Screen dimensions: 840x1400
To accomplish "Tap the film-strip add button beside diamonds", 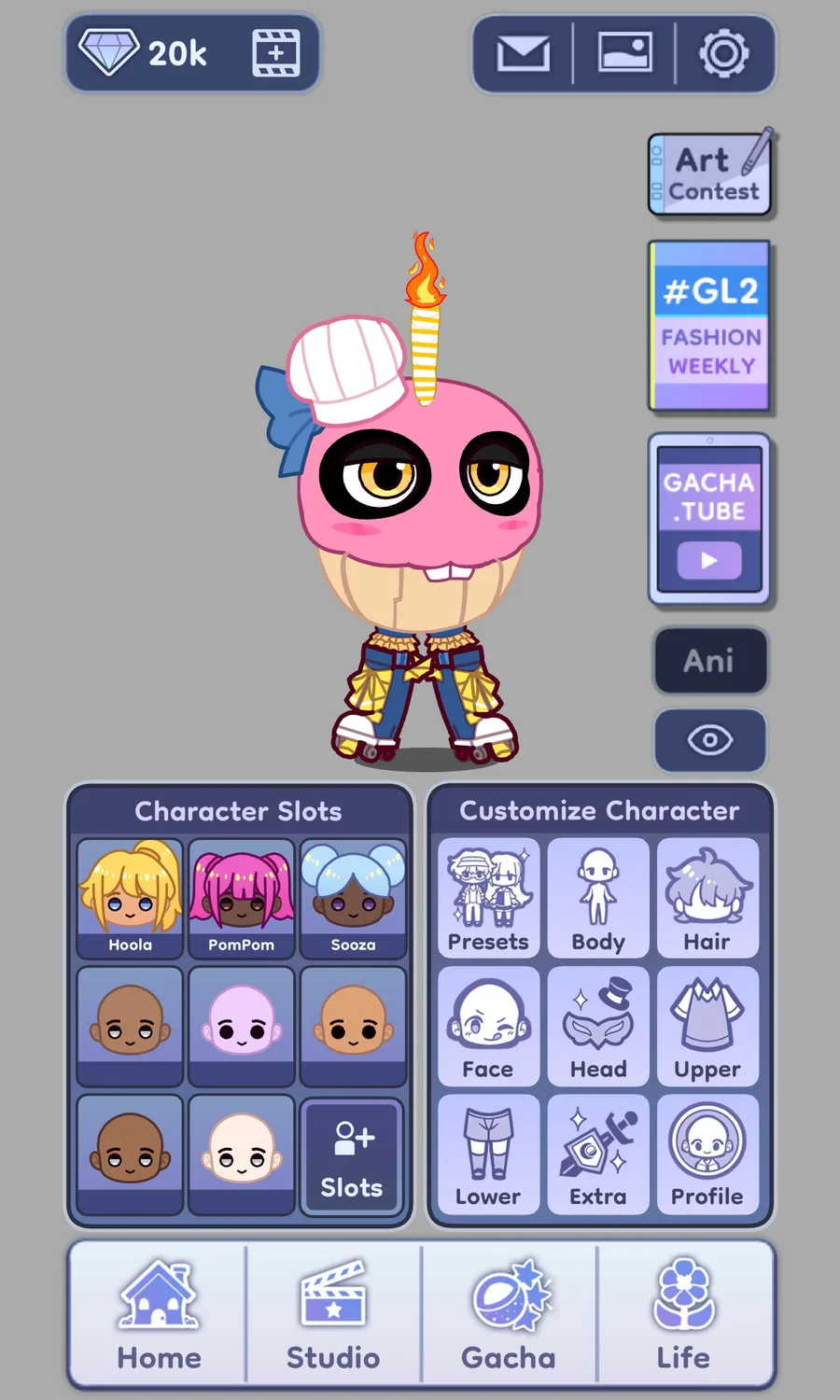I will [276, 53].
